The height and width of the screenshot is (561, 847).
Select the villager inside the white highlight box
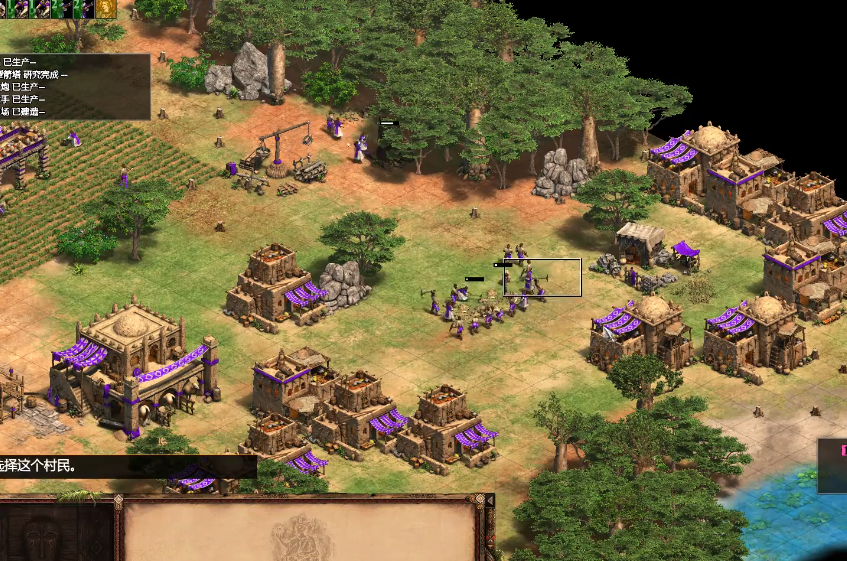[x=528, y=279]
